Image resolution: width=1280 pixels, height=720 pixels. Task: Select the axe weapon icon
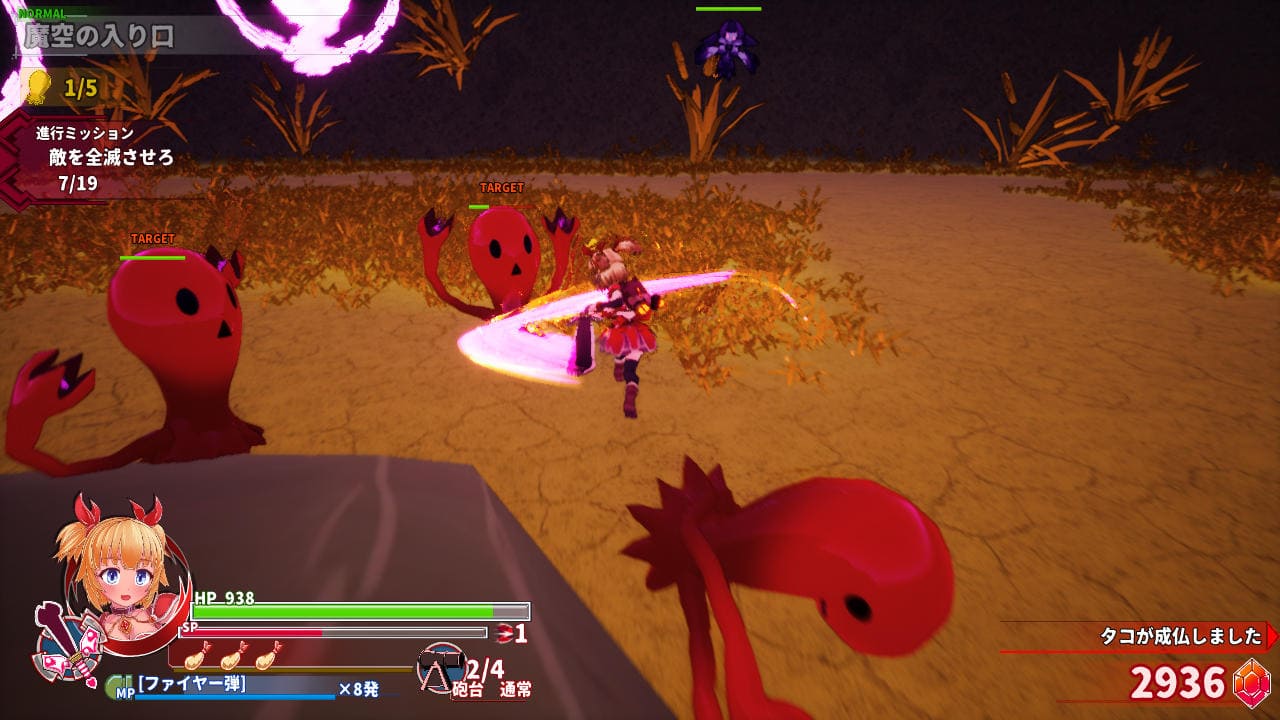60,640
